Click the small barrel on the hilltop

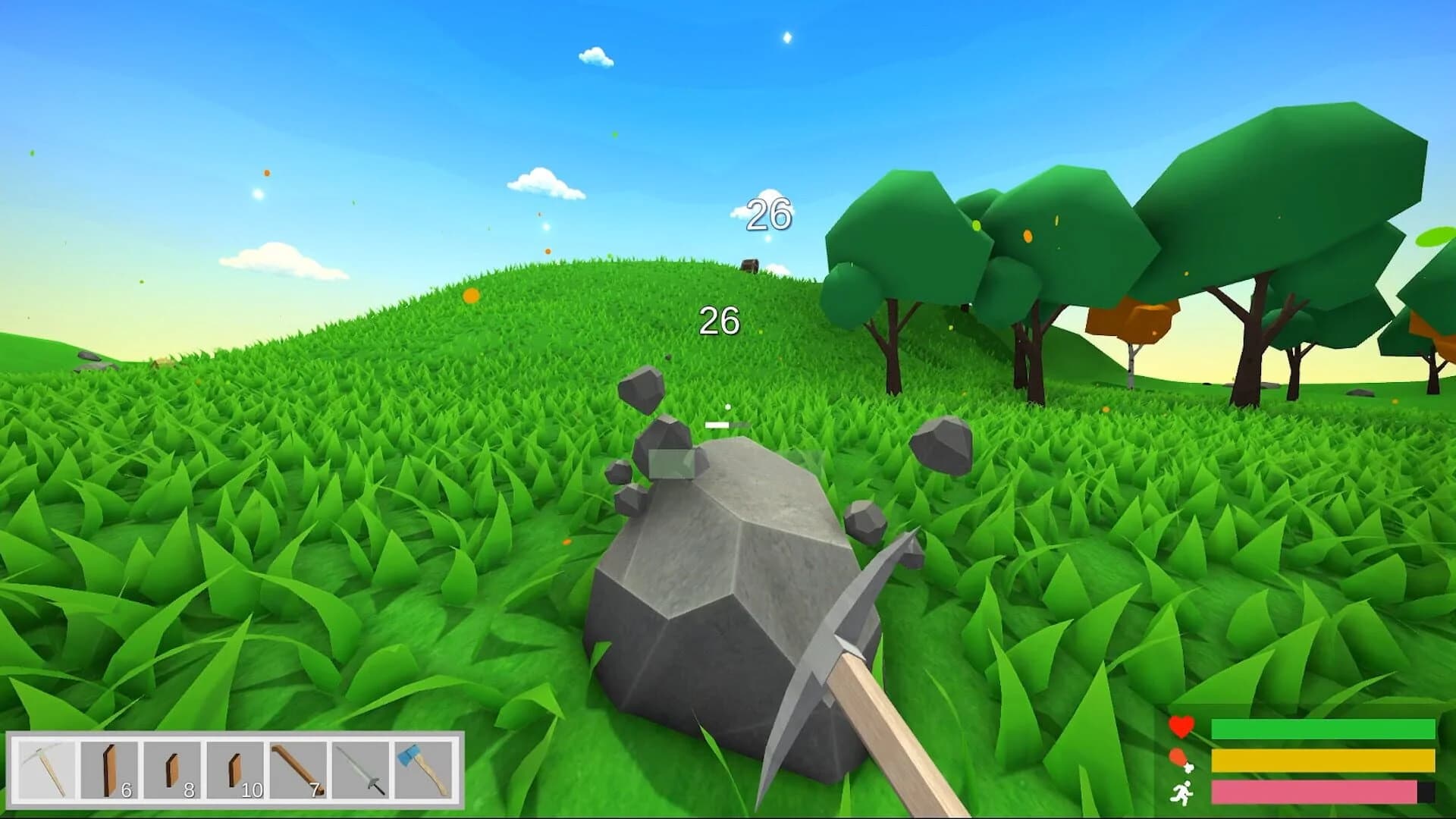tap(749, 265)
